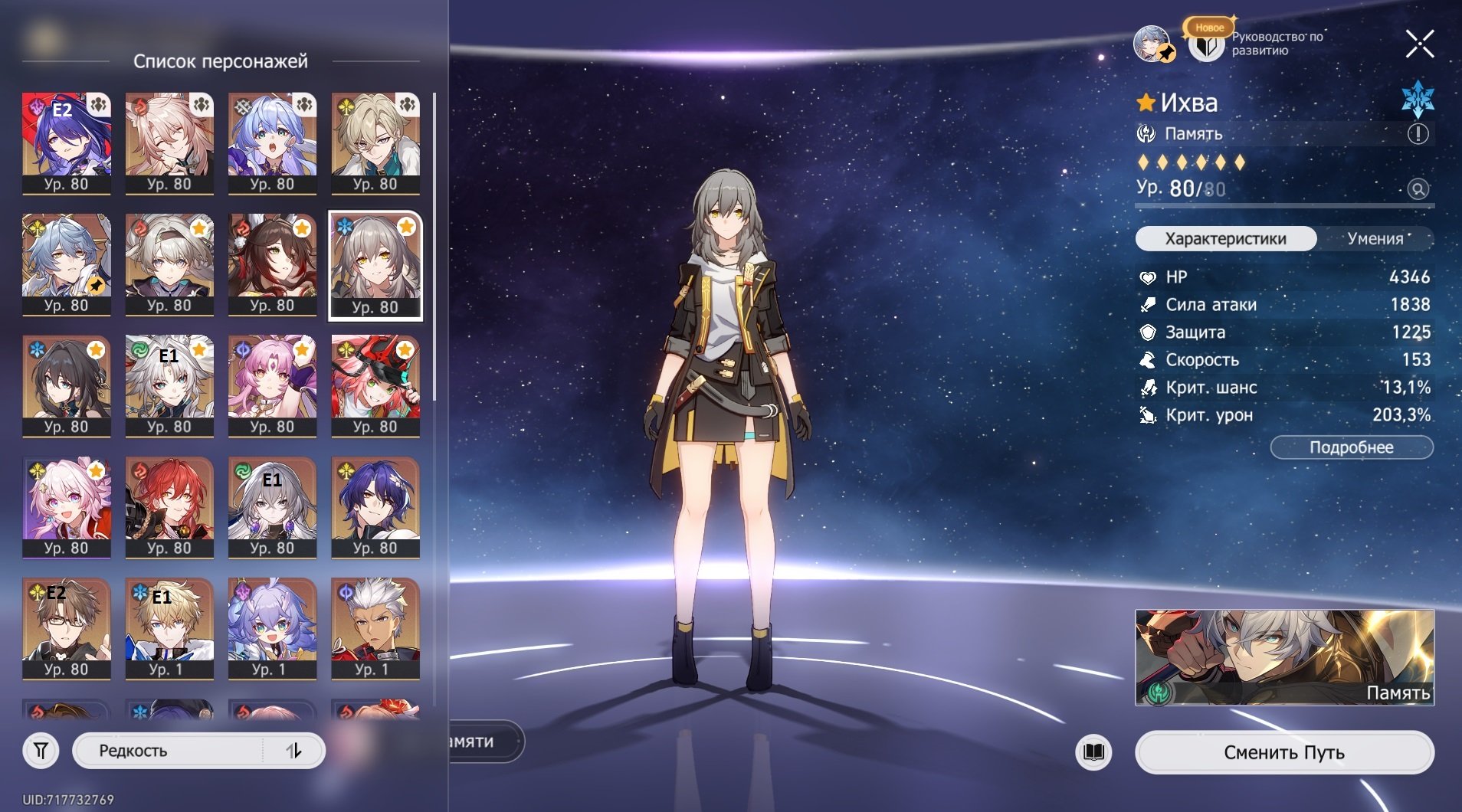The image size is (1462, 812).
Task: Show detailed stats with Подробнее
Action: tap(1351, 447)
